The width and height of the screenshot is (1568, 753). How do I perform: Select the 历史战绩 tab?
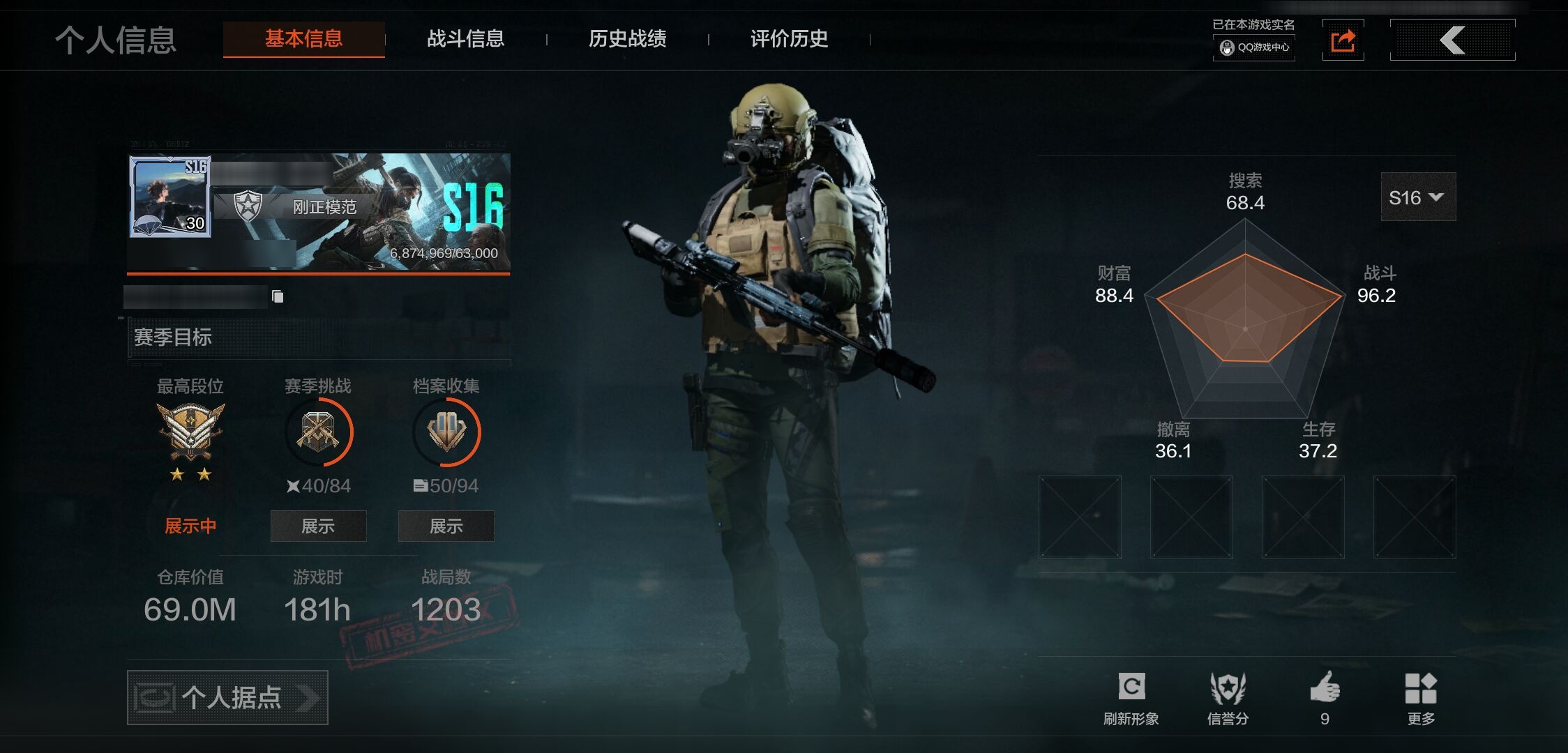(x=627, y=39)
